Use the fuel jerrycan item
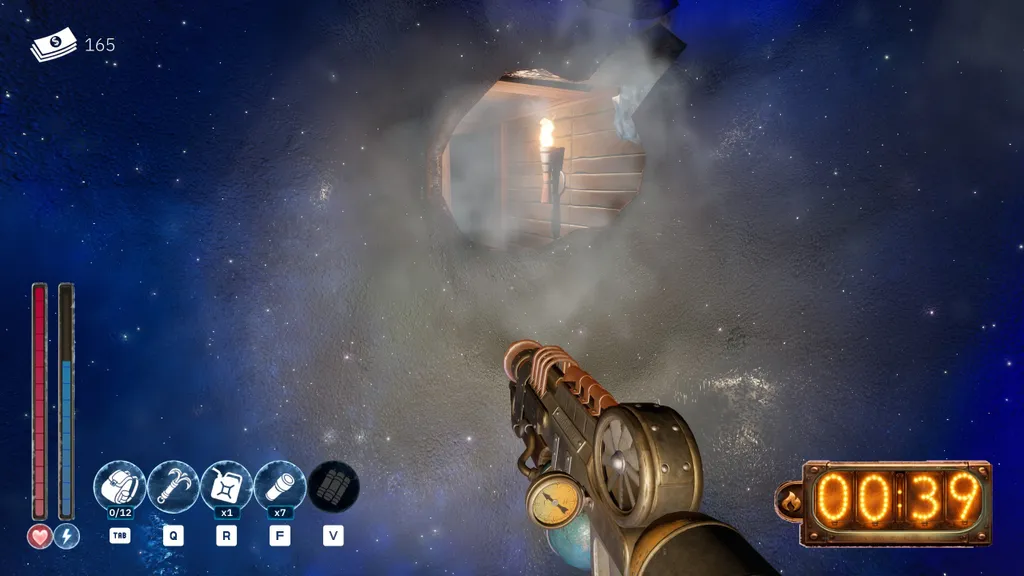Image resolution: width=1024 pixels, height=576 pixels. coord(227,486)
